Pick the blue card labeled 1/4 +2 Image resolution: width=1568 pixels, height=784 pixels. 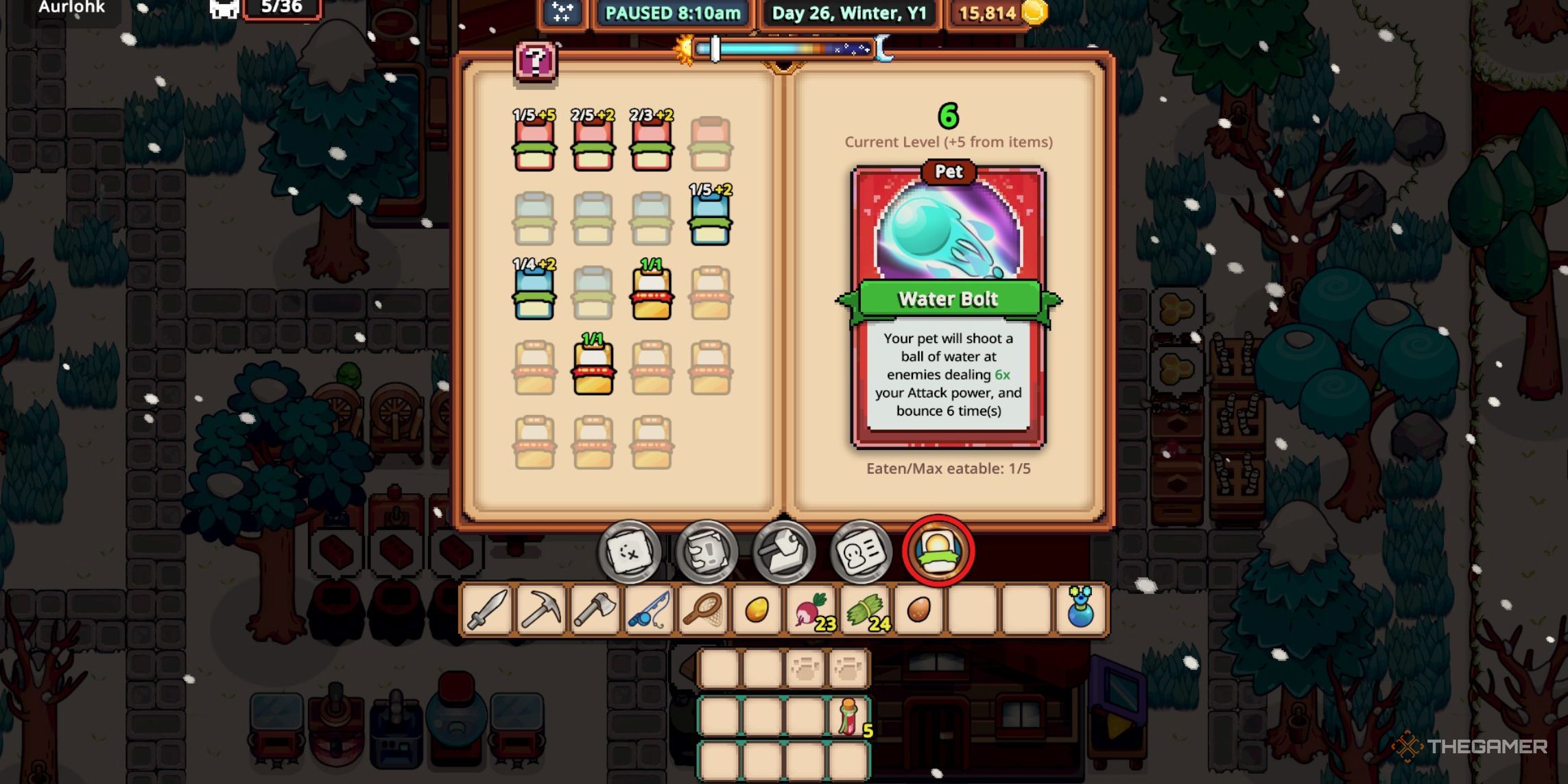(534, 294)
